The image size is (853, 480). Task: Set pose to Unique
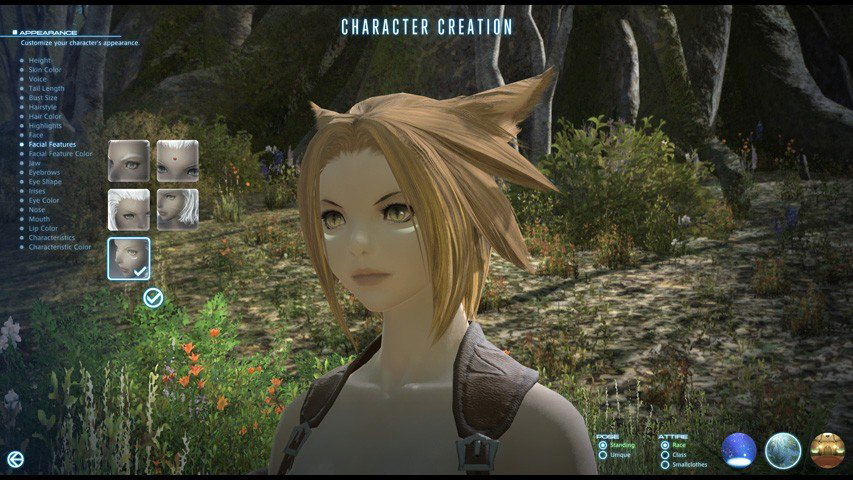tap(602, 455)
